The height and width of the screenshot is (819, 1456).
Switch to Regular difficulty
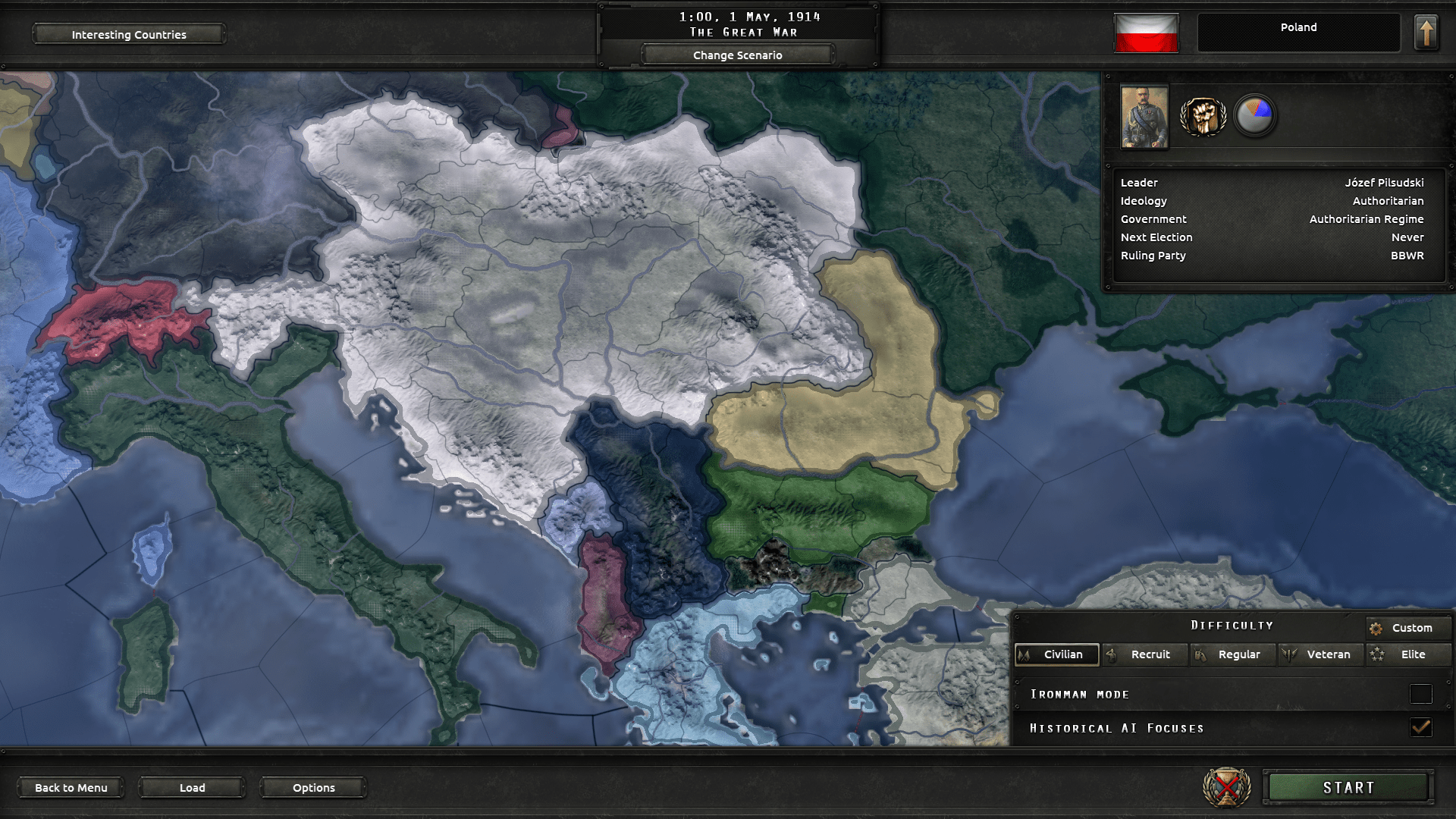[1232, 654]
